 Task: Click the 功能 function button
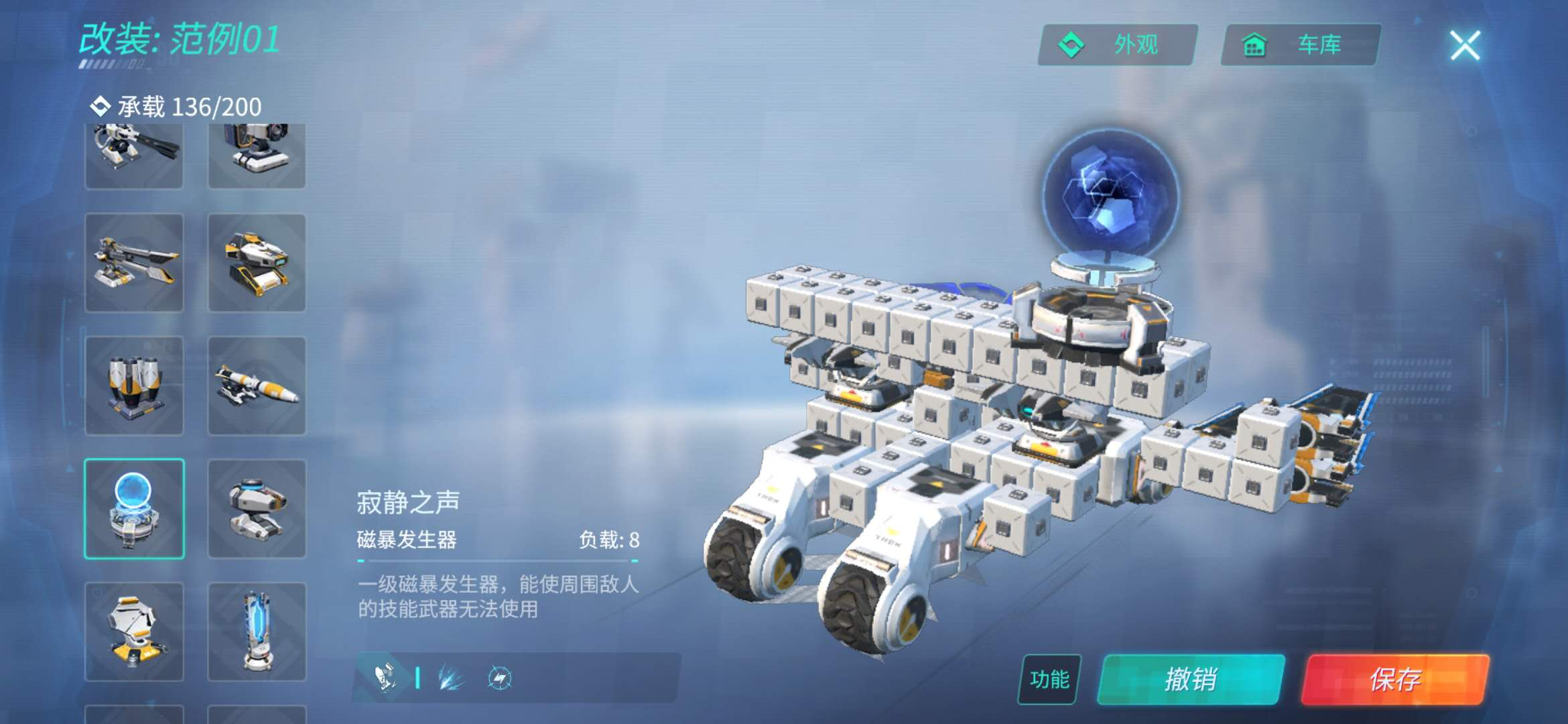1049,679
